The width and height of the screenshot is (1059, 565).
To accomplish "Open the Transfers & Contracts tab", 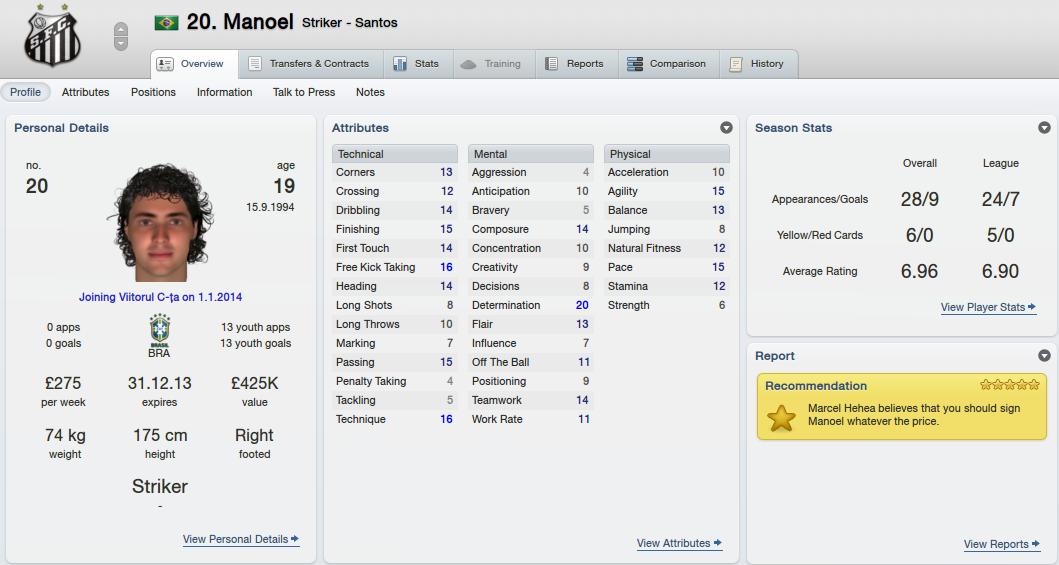I will point(309,64).
